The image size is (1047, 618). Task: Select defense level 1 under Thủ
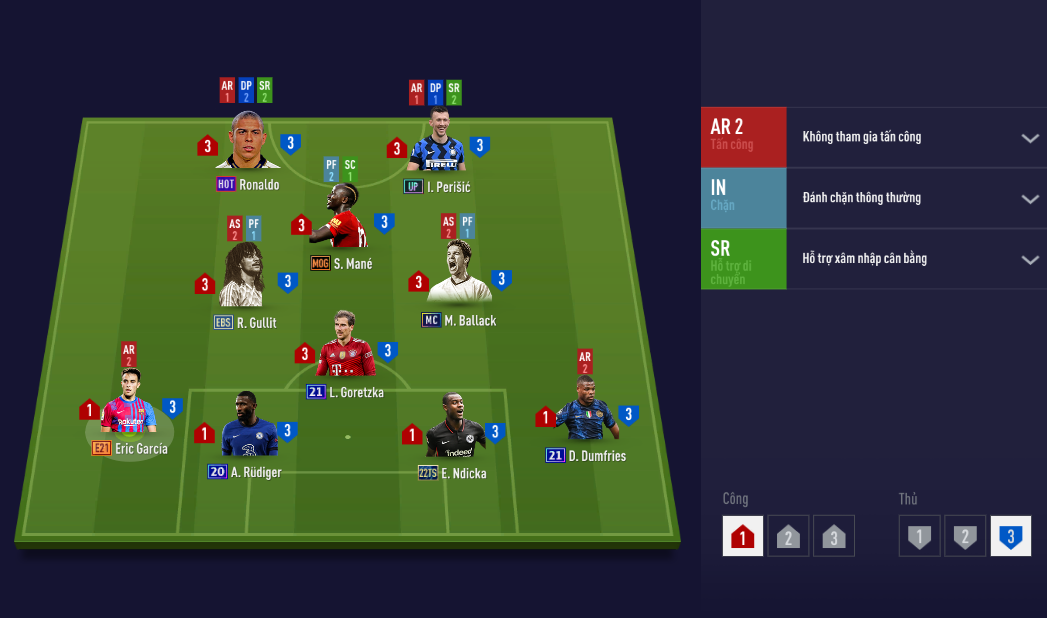(x=919, y=537)
